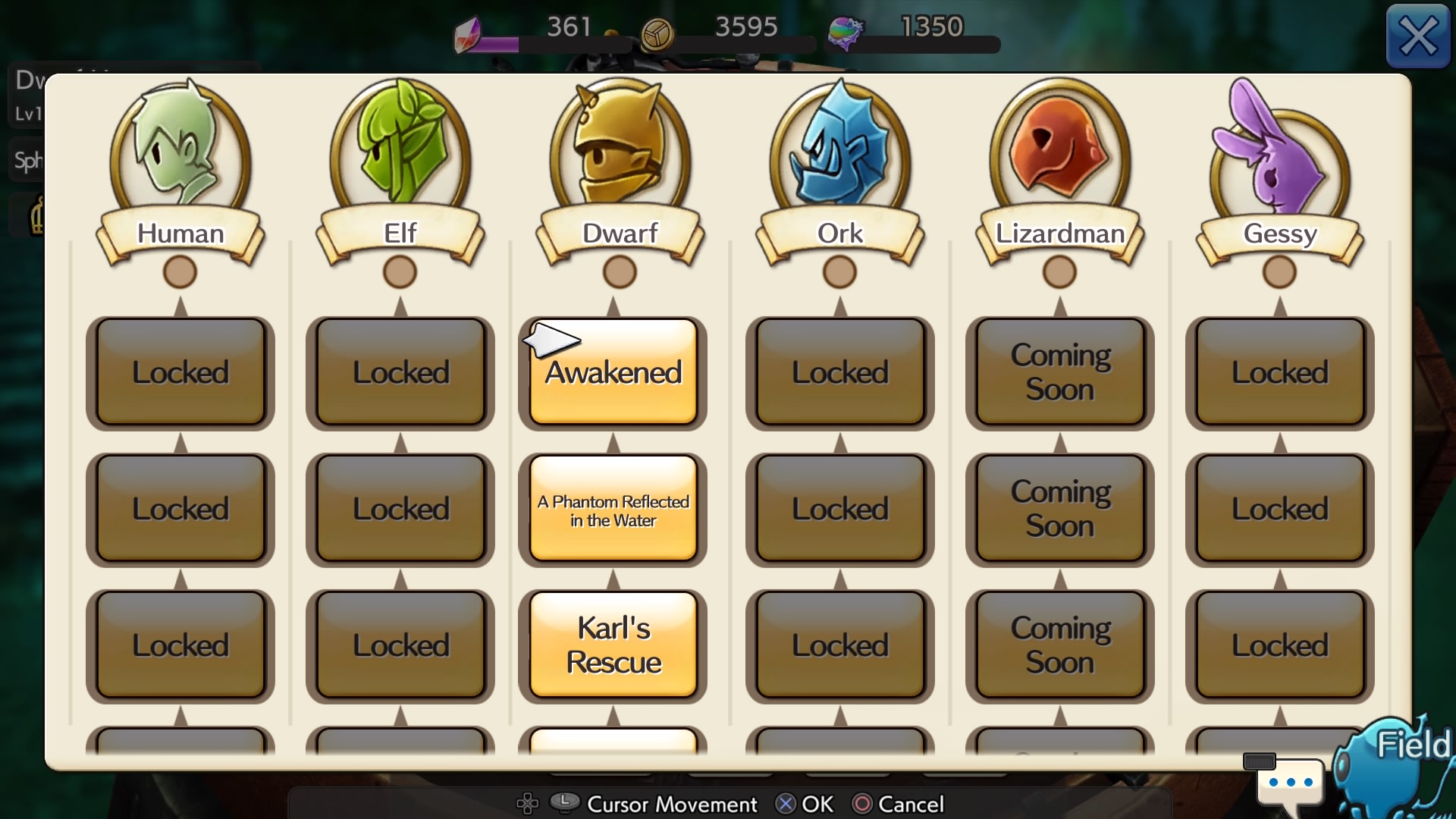Click the Dwarf helmet portrait
Screen dimensions: 1456x819
[620, 152]
